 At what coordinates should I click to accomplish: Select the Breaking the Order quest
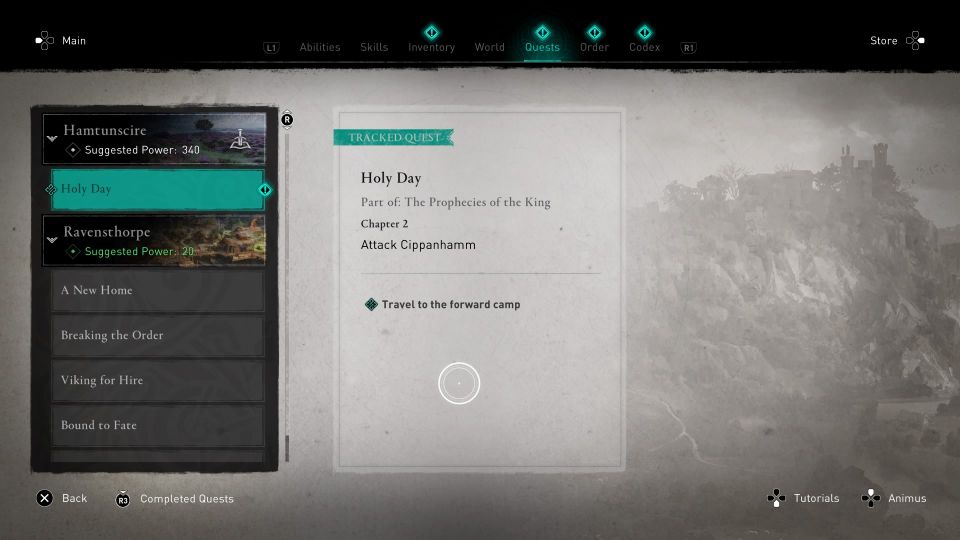tap(157, 336)
